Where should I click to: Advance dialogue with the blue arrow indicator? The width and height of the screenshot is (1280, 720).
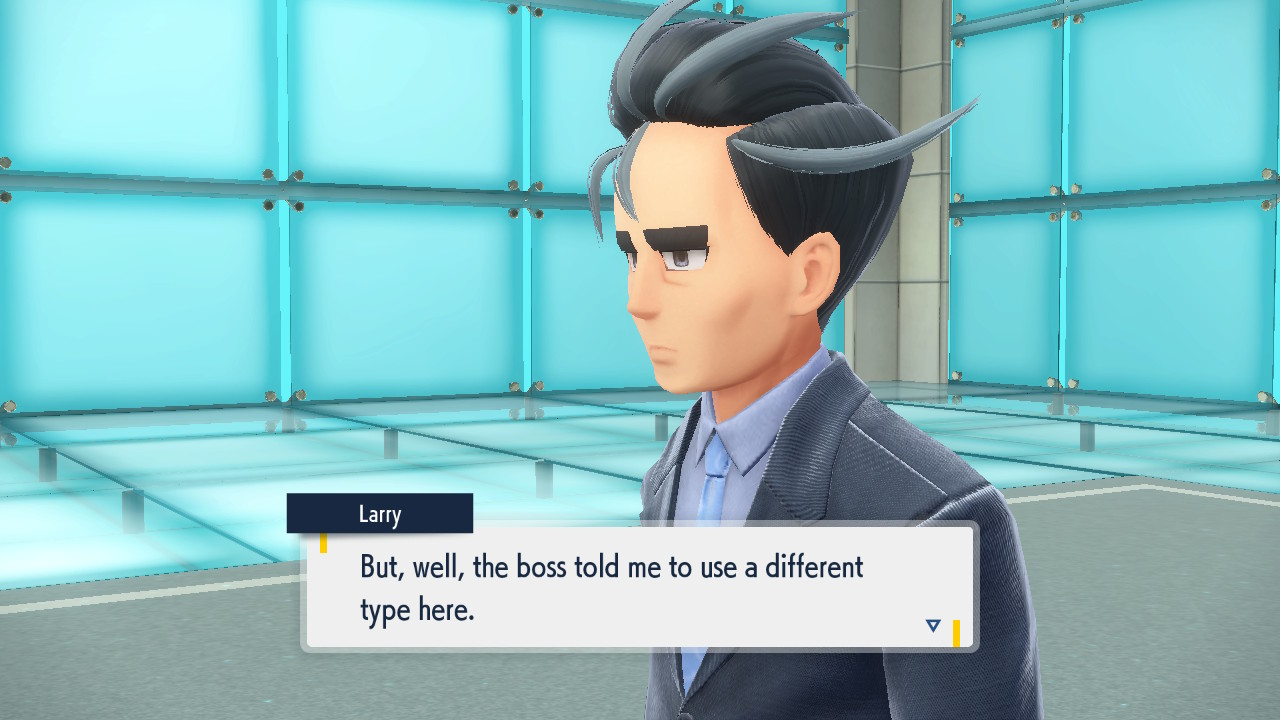(x=933, y=626)
